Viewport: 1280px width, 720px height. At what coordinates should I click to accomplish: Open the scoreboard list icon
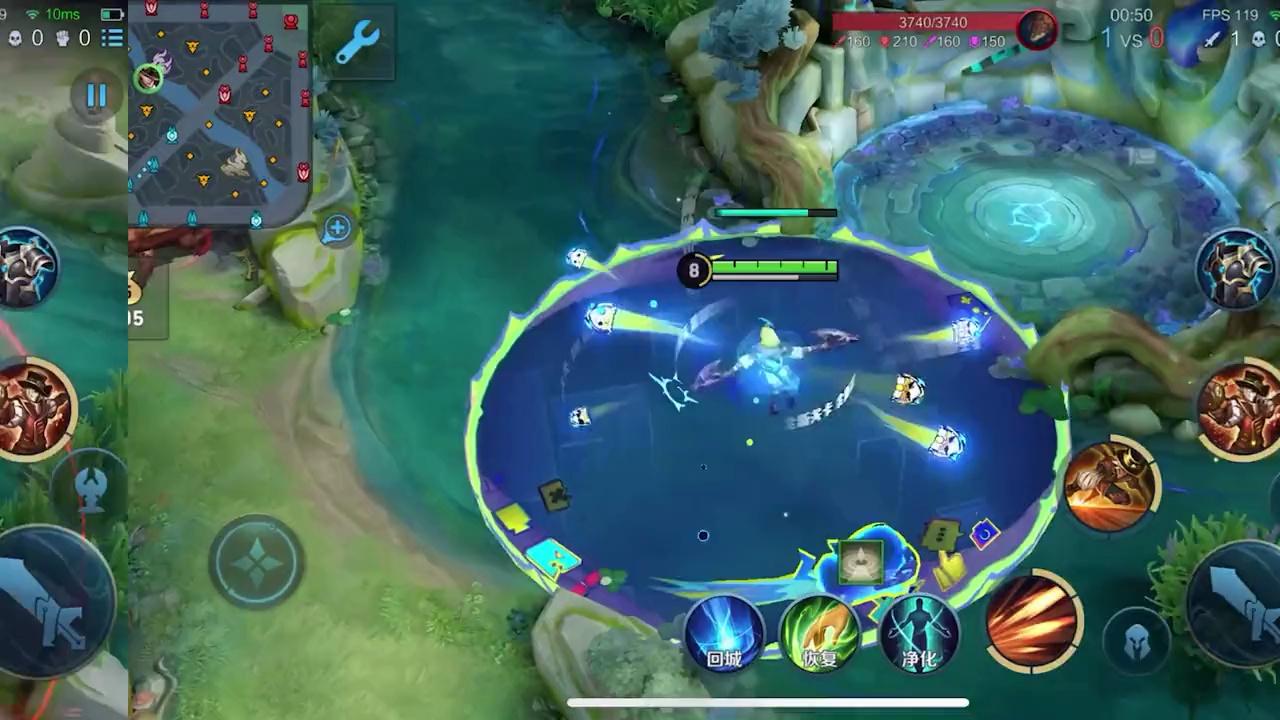[x=112, y=38]
